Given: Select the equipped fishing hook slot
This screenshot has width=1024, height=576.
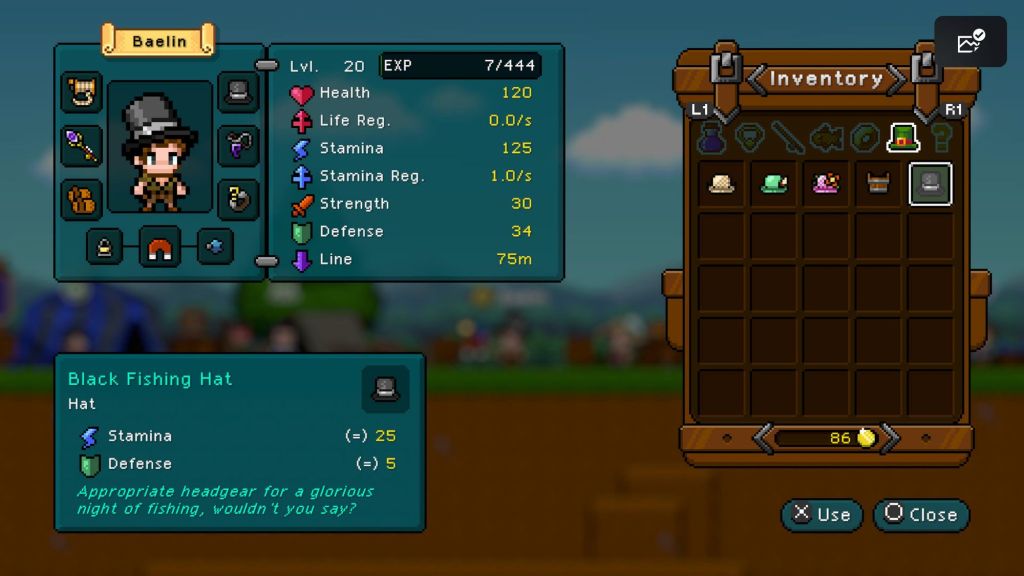Looking at the screenshot, I should coord(238,199).
